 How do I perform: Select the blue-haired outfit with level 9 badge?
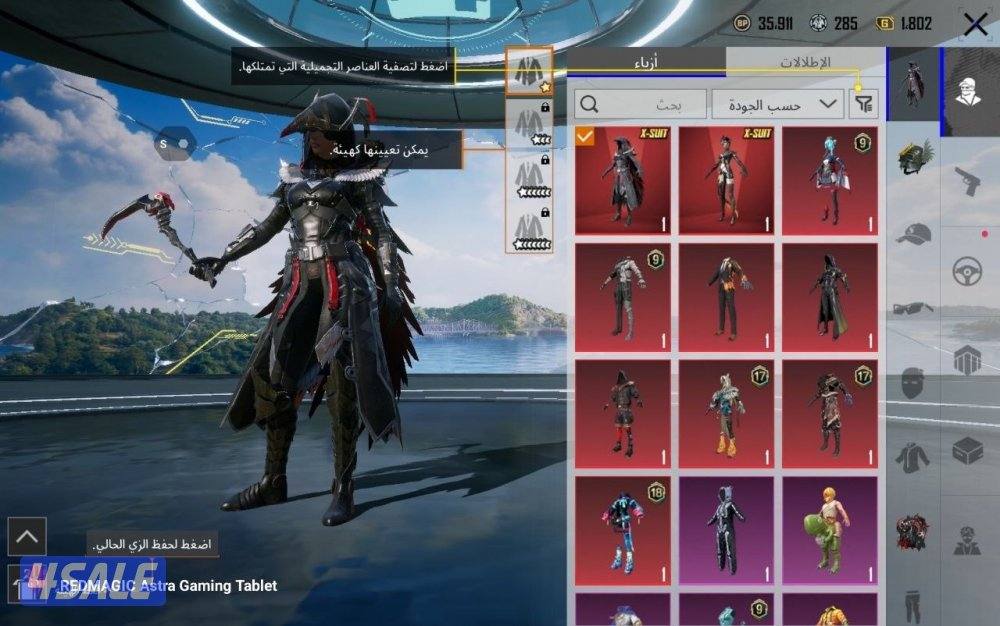click(829, 180)
